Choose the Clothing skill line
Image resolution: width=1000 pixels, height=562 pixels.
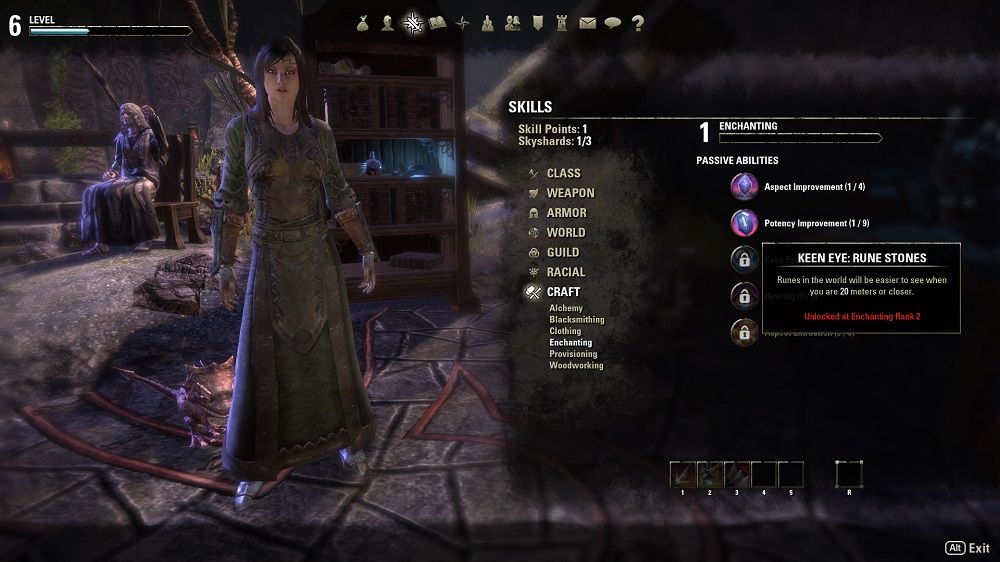565,331
